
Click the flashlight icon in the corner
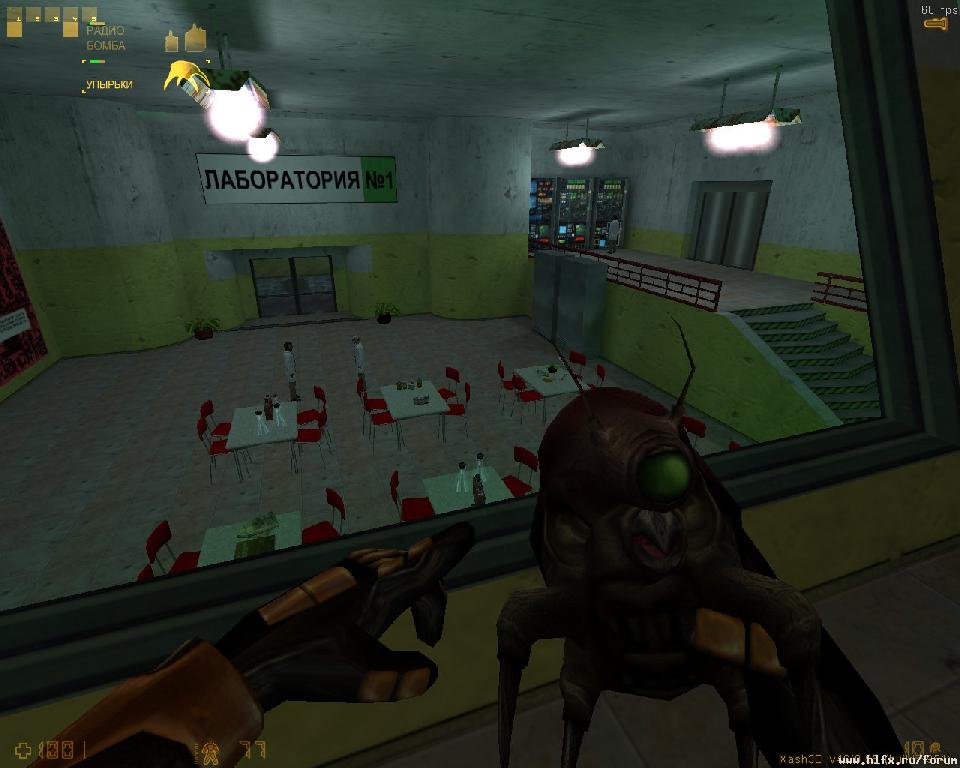click(x=935, y=22)
